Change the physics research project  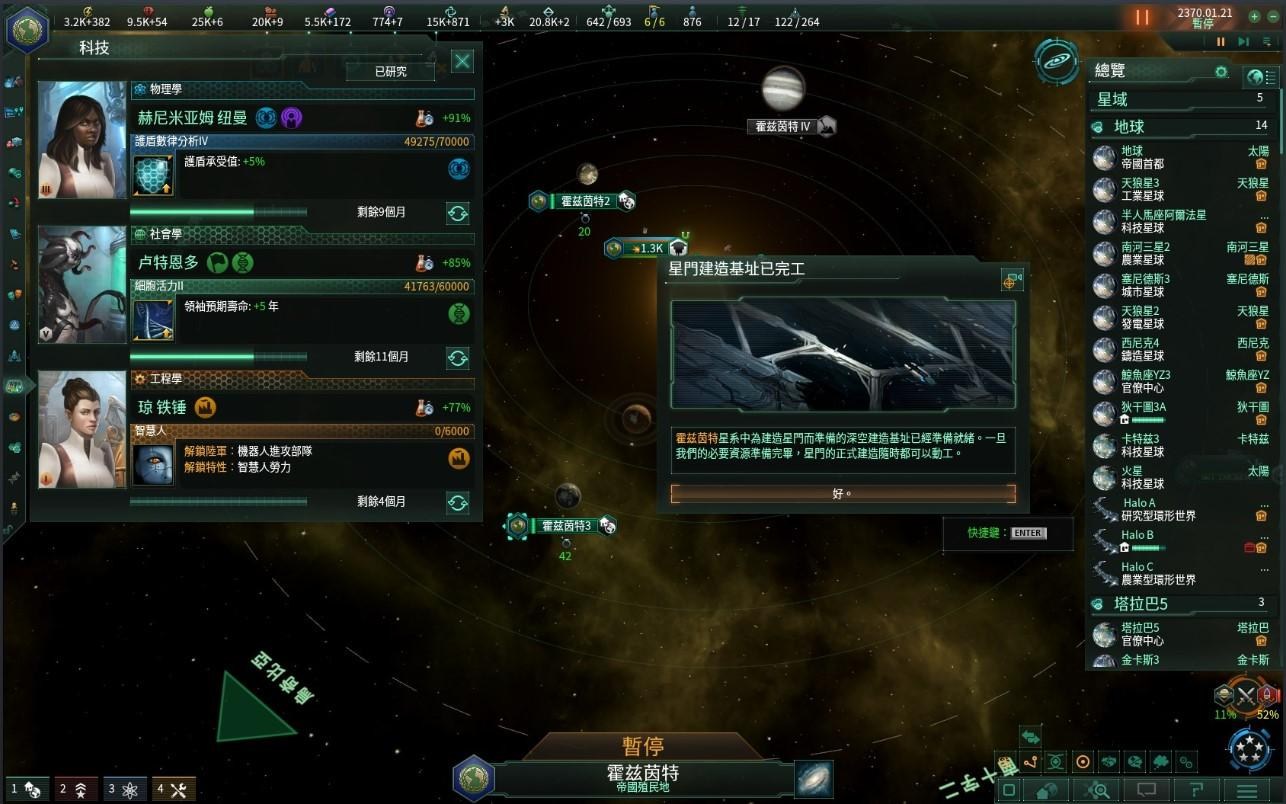[458, 213]
